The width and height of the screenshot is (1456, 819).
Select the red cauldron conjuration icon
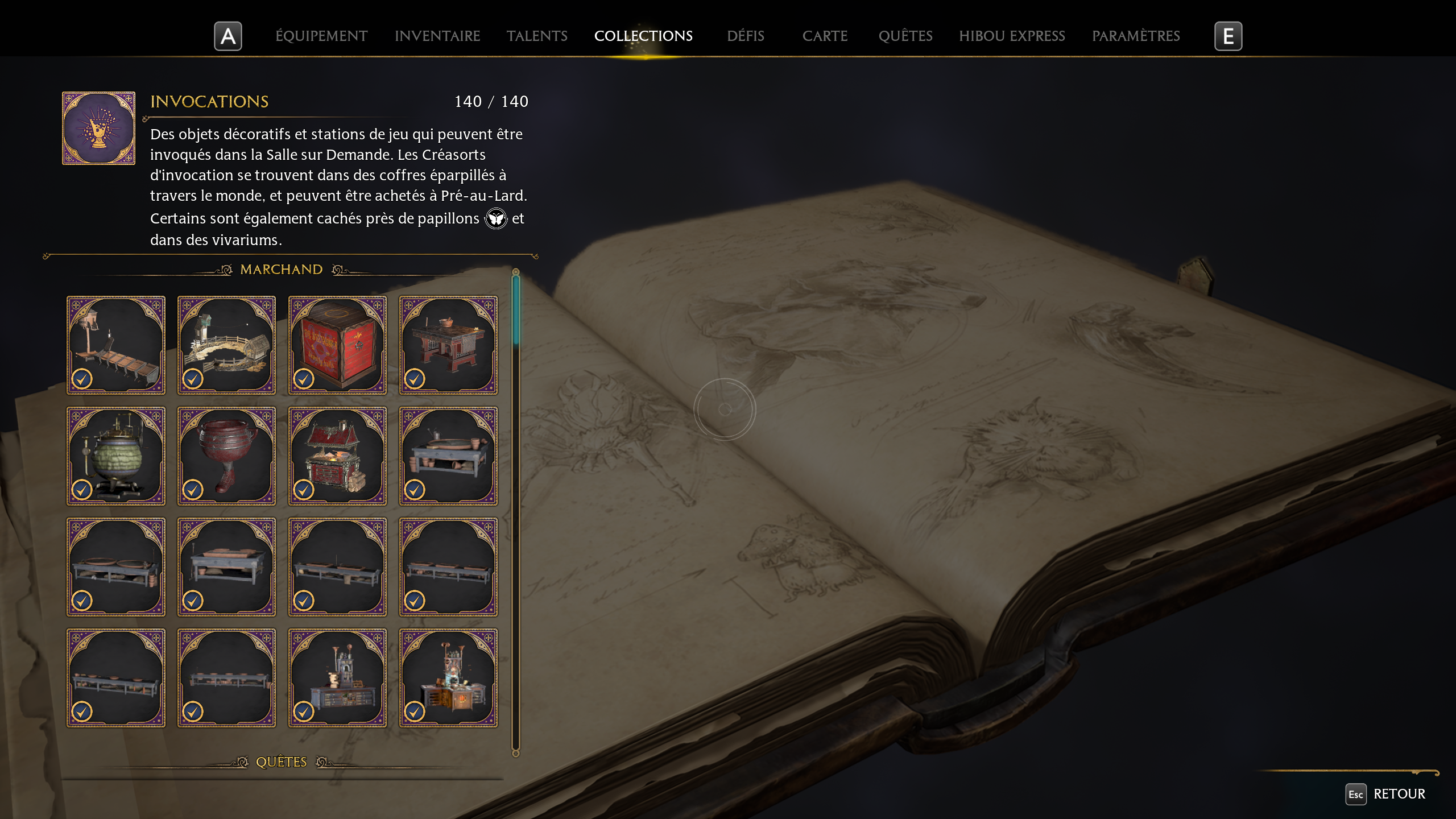(226, 455)
